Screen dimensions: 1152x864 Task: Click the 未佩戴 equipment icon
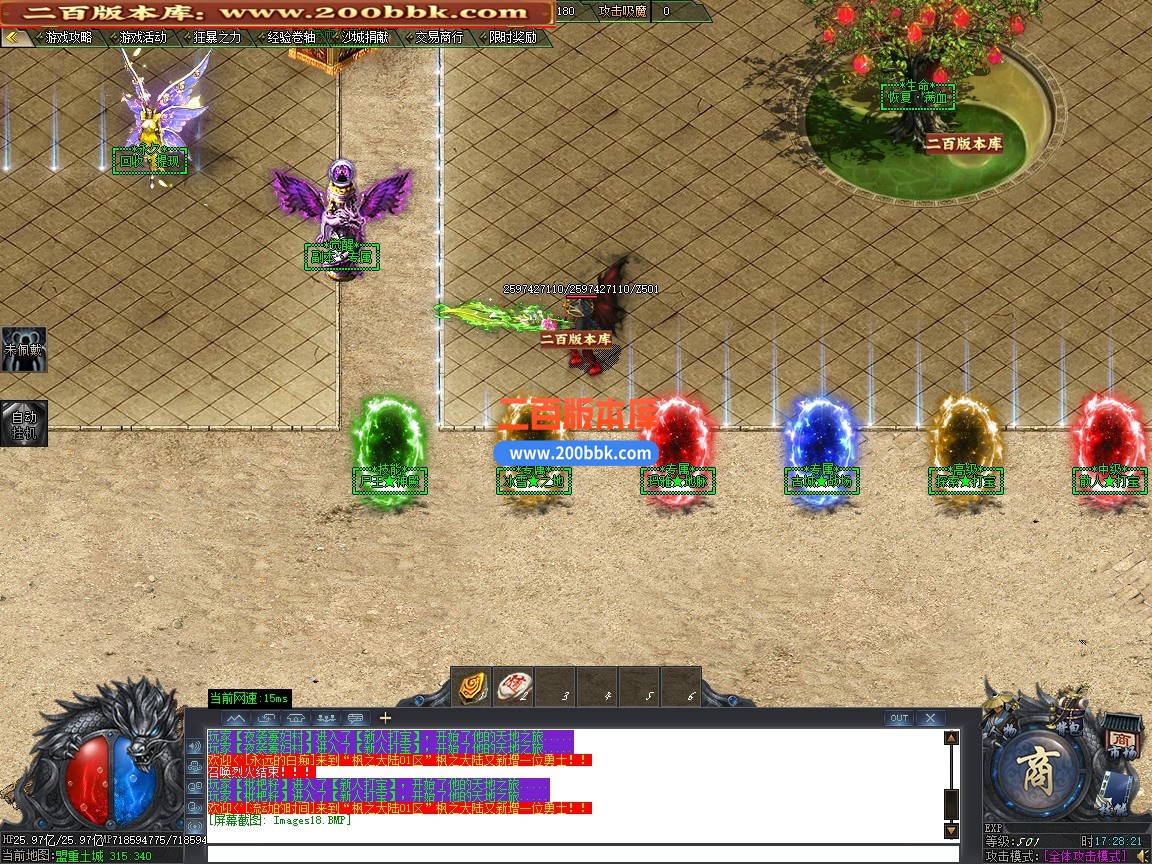point(23,349)
